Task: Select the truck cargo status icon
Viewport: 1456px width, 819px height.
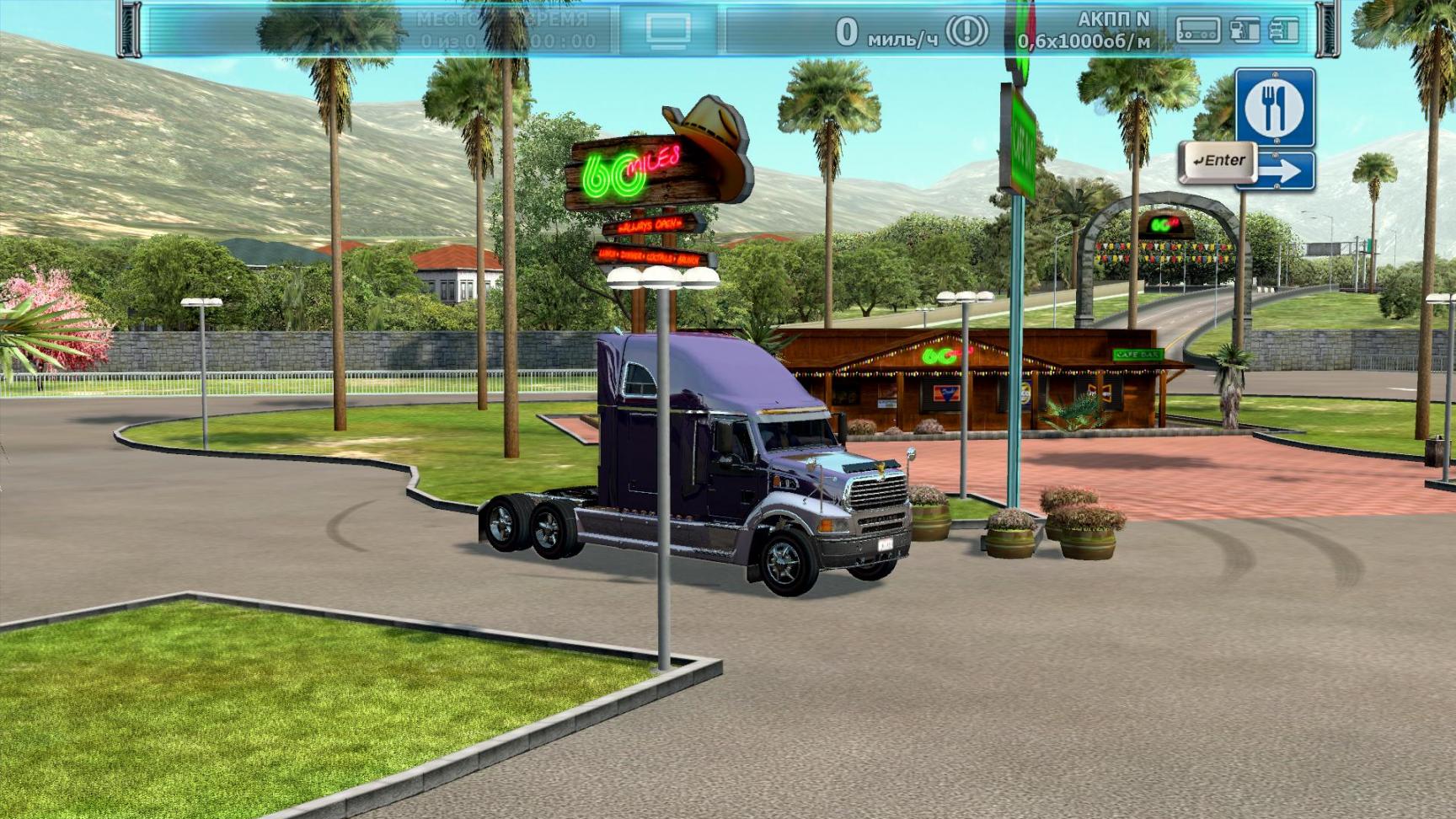Action: pos(1283,31)
